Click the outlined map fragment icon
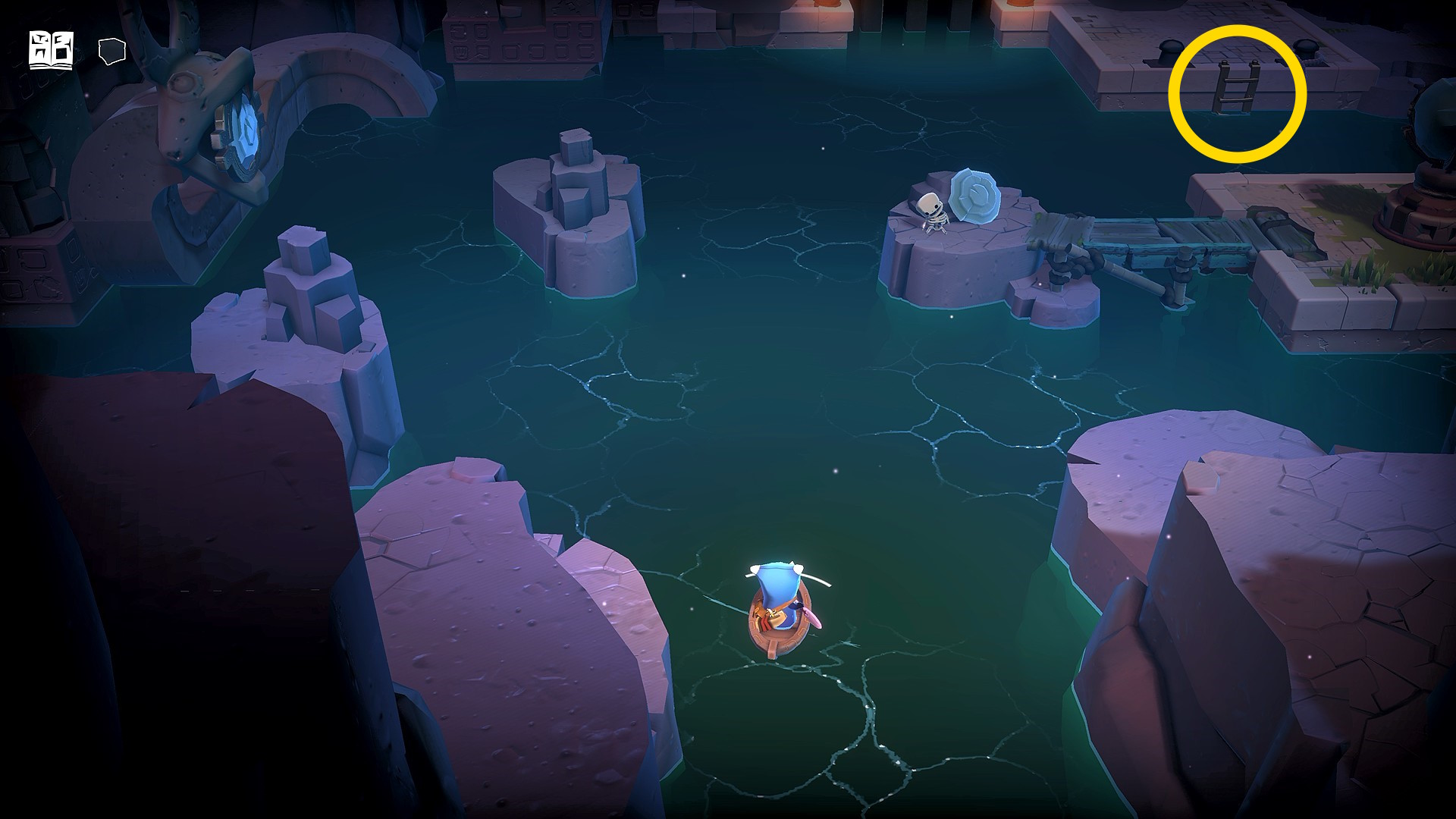 [111, 51]
